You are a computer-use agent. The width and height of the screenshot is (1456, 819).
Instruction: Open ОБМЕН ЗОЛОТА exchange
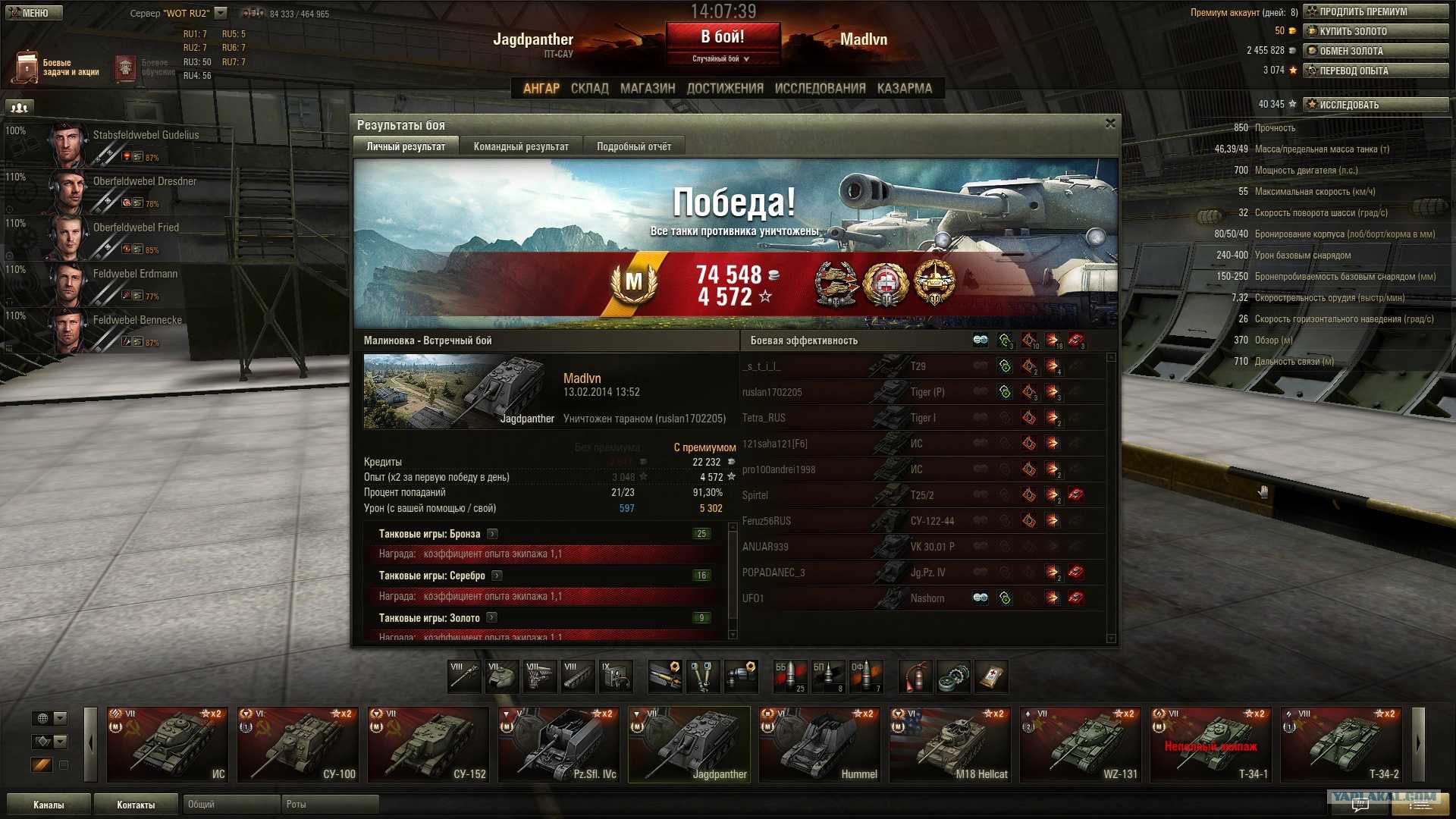[x=1375, y=51]
